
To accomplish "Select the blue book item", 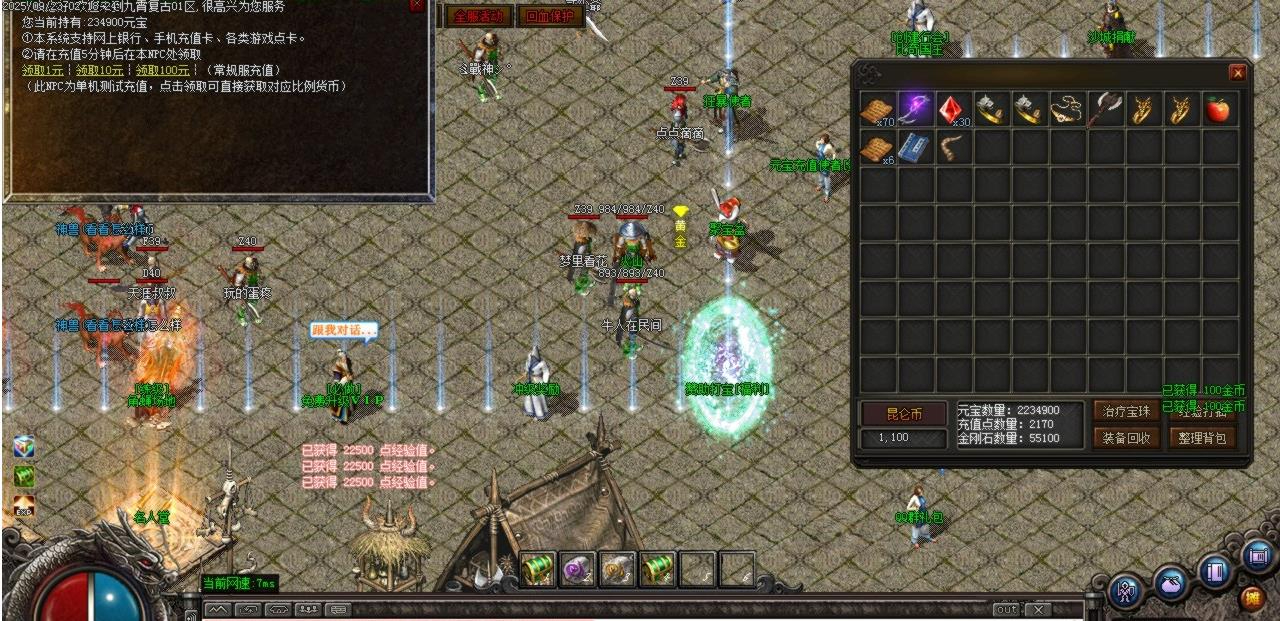I will pyautogui.click(x=916, y=148).
